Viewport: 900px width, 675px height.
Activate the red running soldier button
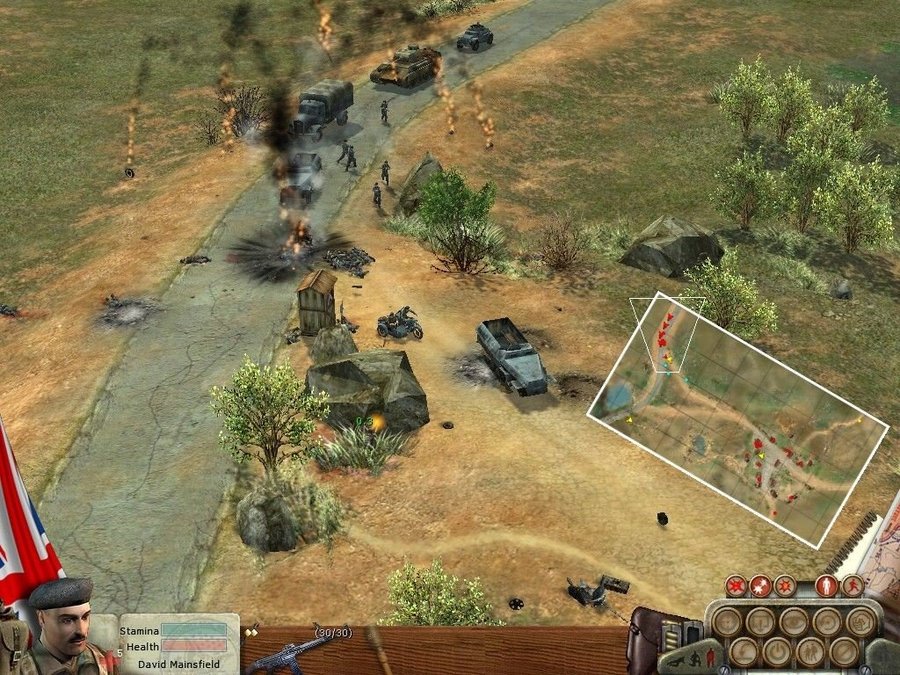click(852, 586)
